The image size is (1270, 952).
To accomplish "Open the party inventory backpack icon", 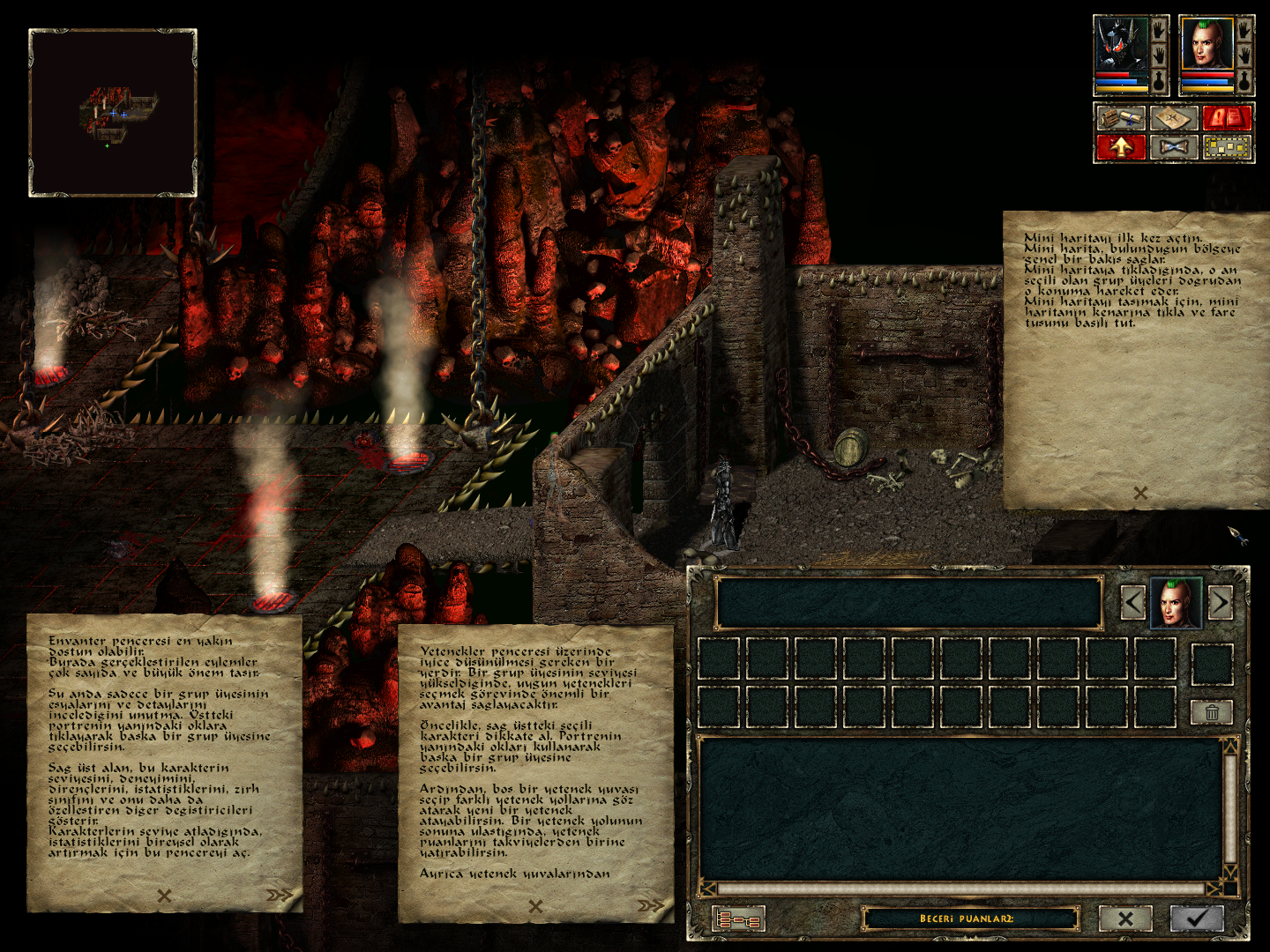I will 1122,118.
